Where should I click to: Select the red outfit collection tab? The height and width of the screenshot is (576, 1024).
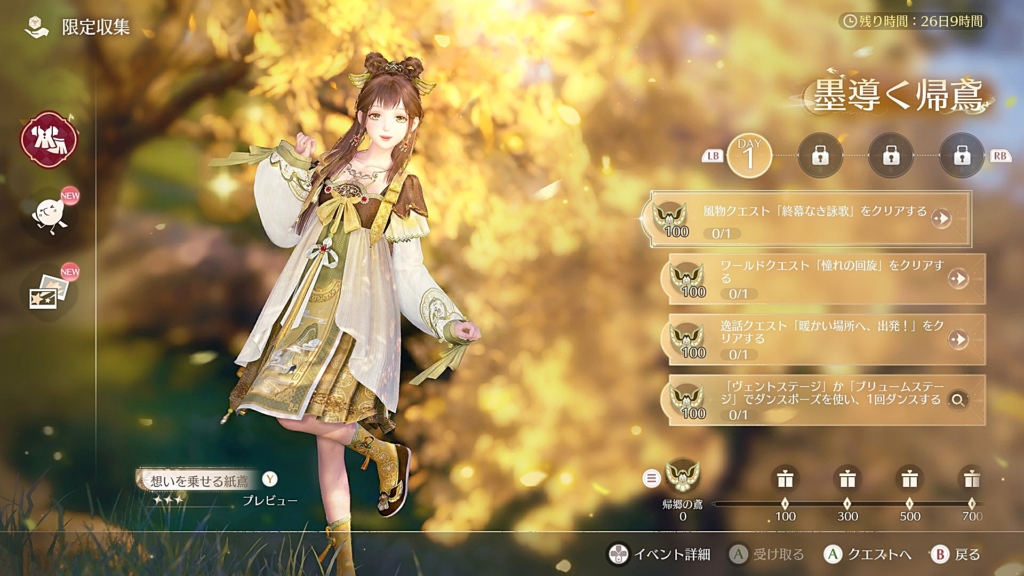(48, 140)
